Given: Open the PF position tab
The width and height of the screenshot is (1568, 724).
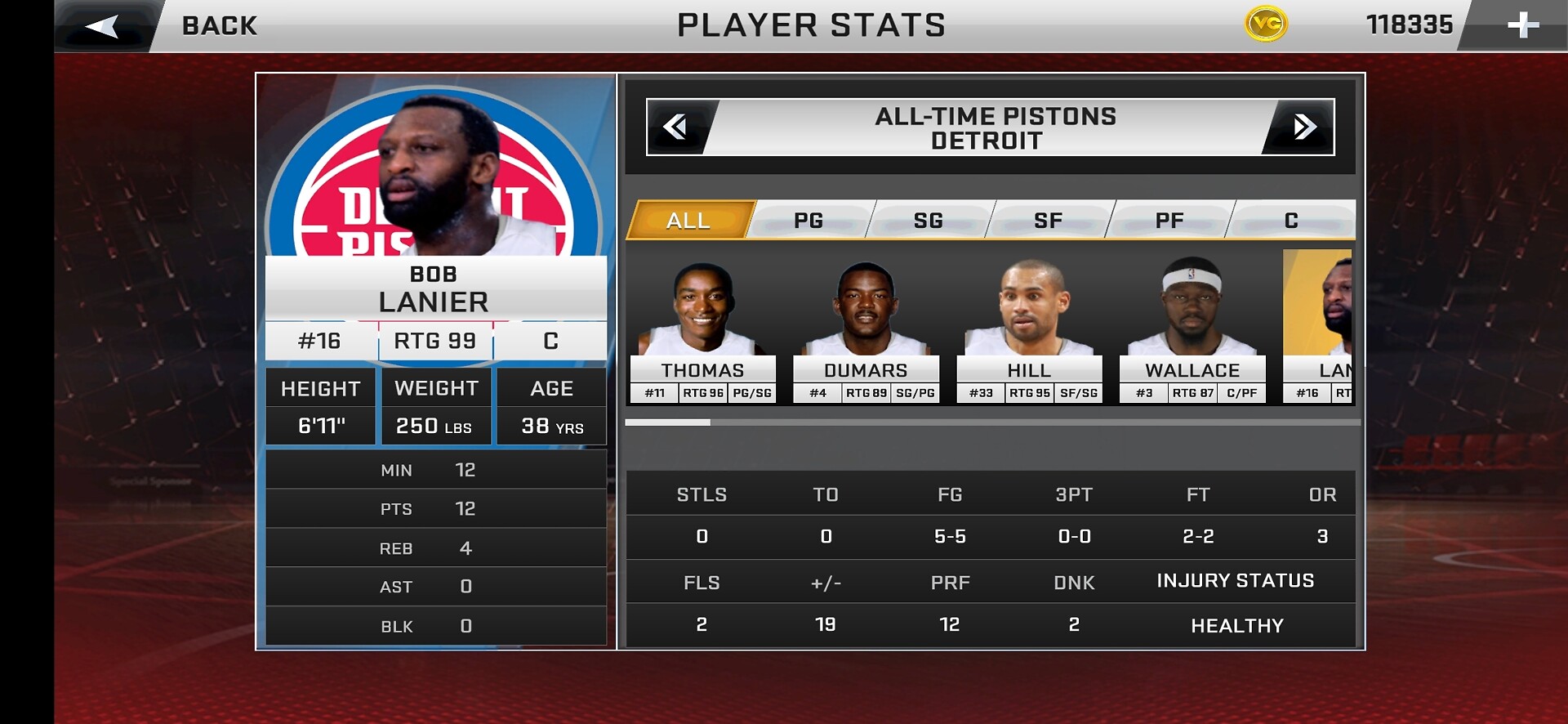Looking at the screenshot, I should (x=1169, y=220).
